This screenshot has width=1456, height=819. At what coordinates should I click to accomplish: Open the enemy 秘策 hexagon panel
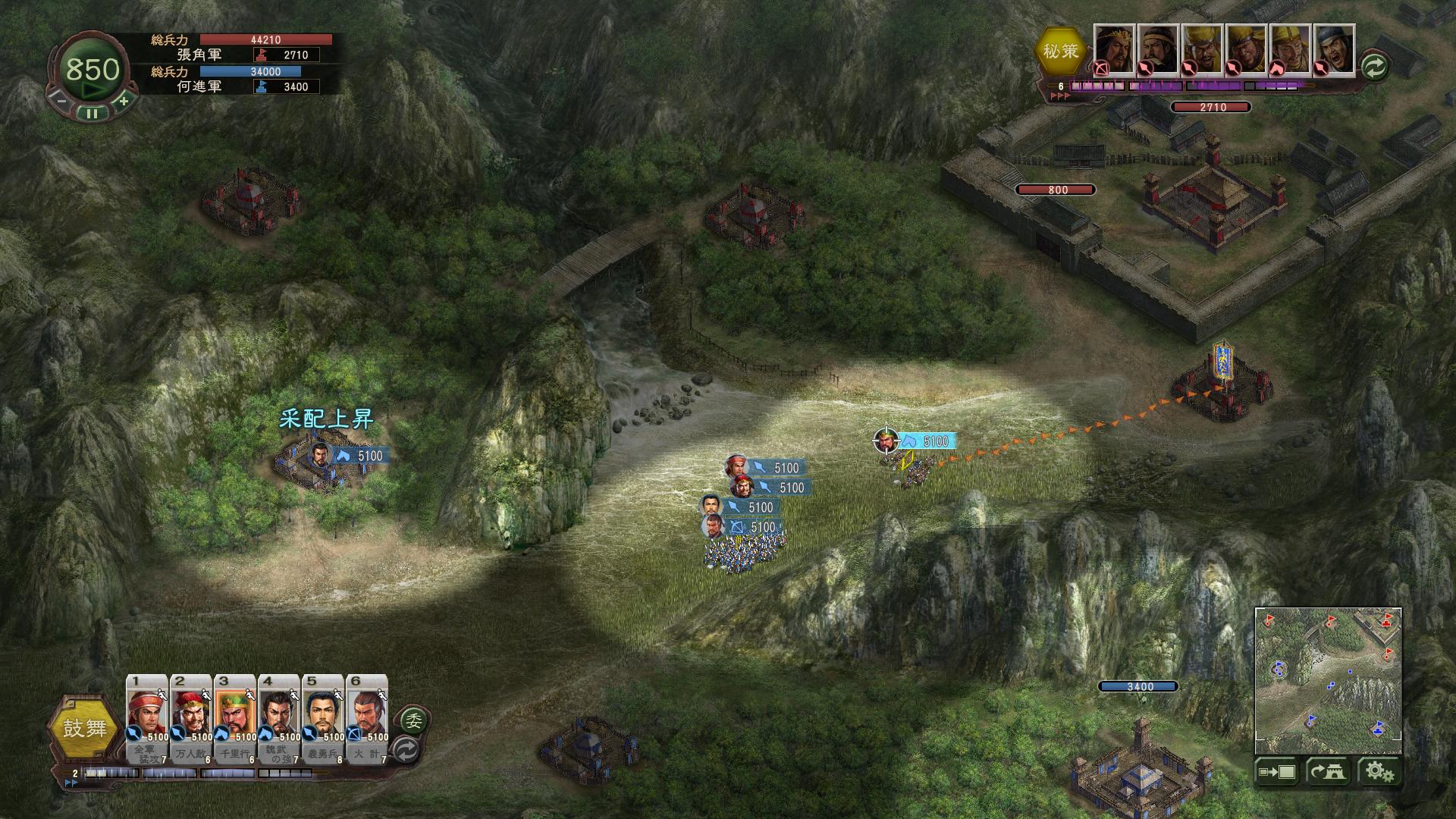point(1060,51)
